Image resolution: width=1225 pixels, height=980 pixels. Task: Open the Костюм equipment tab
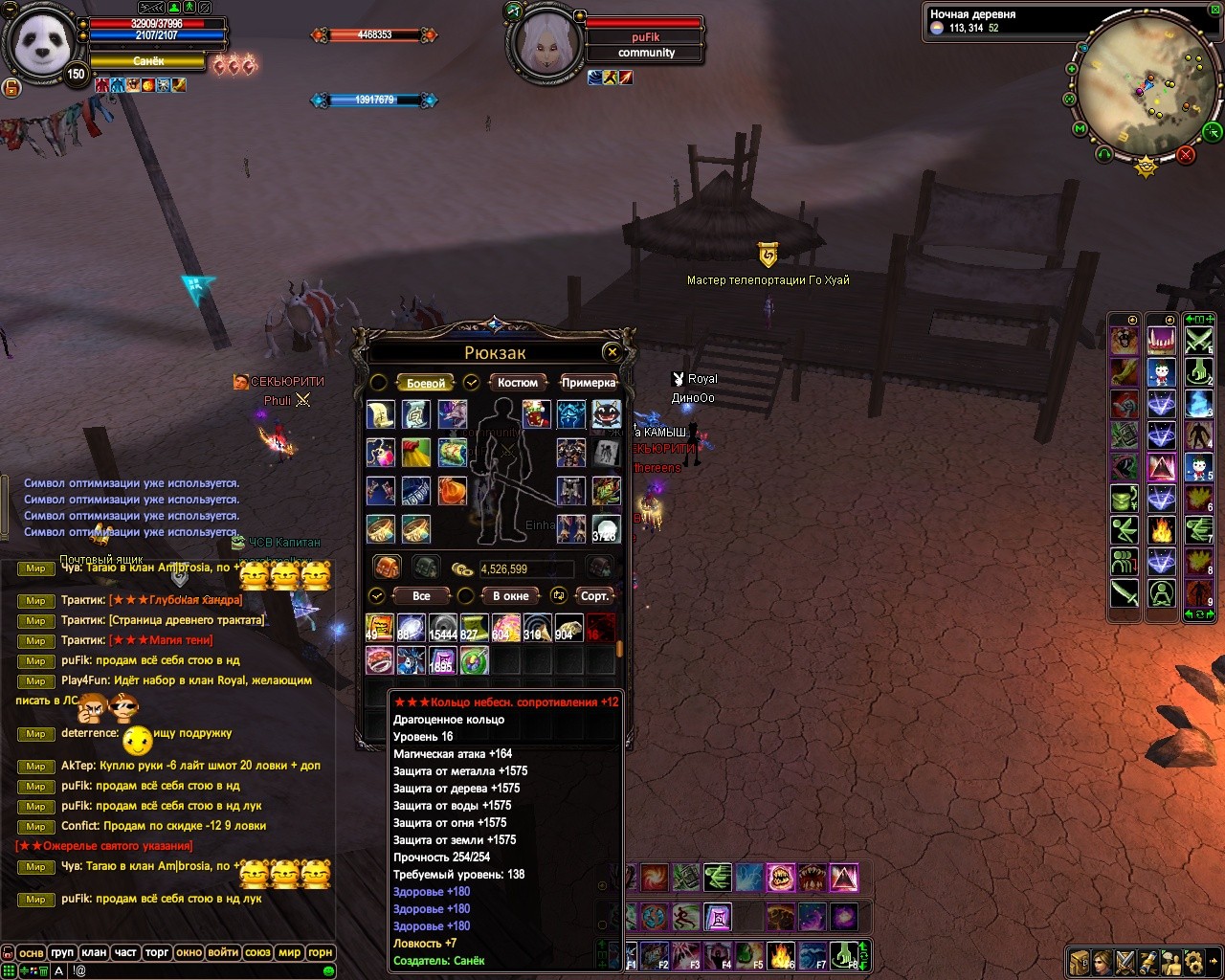point(517,383)
